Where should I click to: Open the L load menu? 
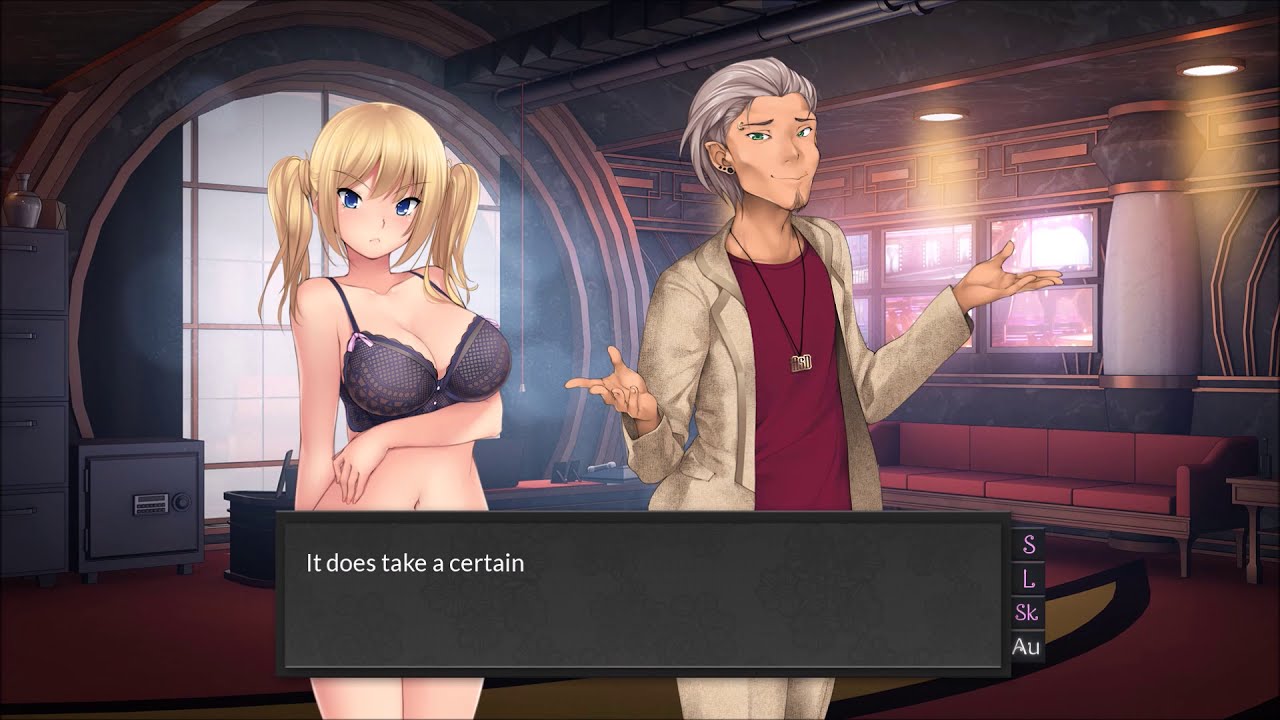coord(1027,579)
